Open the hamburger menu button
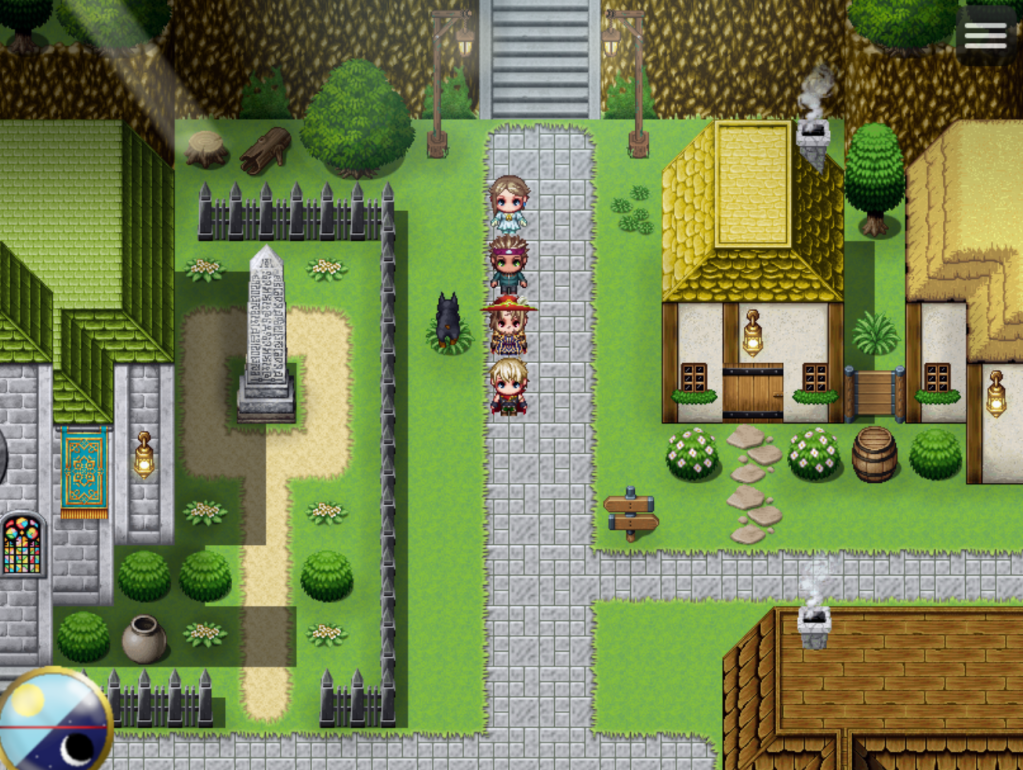This screenshot has width=1023, height=770. click(985, 35)
